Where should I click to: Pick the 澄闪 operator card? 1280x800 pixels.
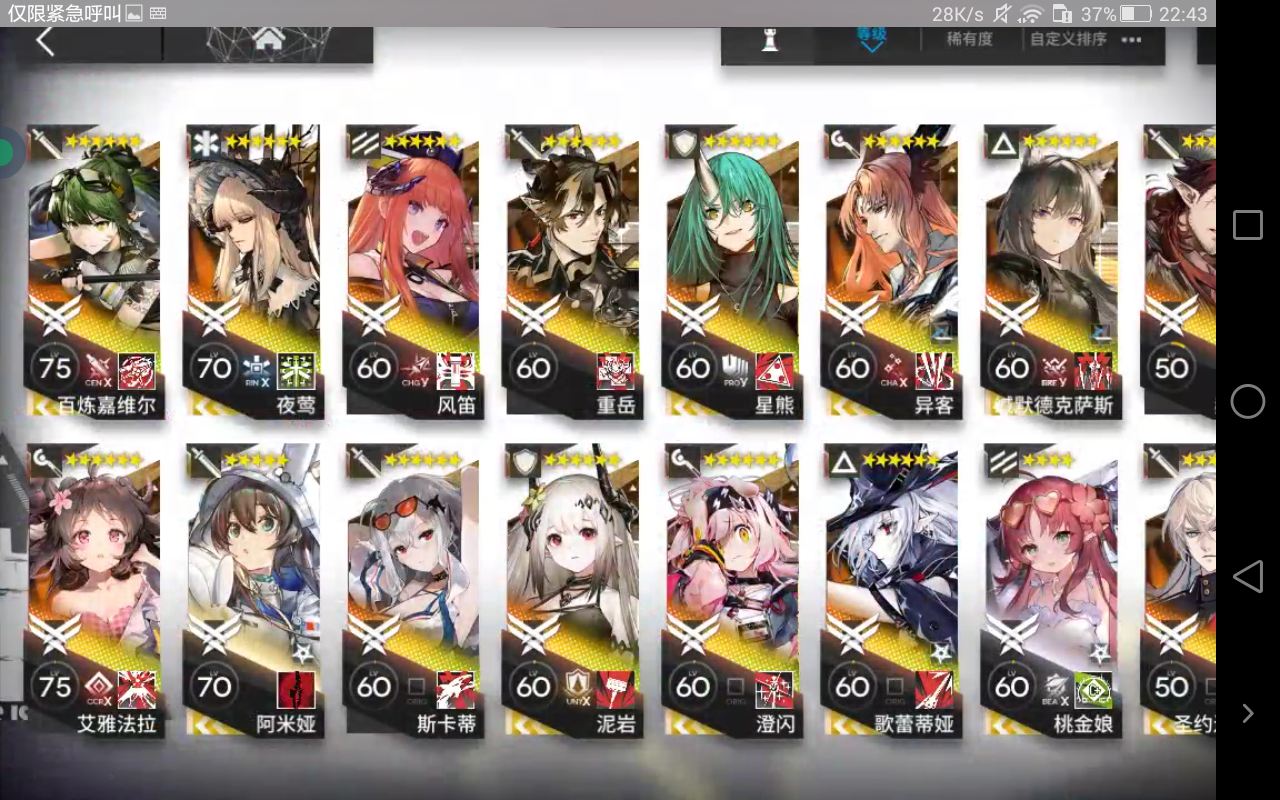pos(731,590)
